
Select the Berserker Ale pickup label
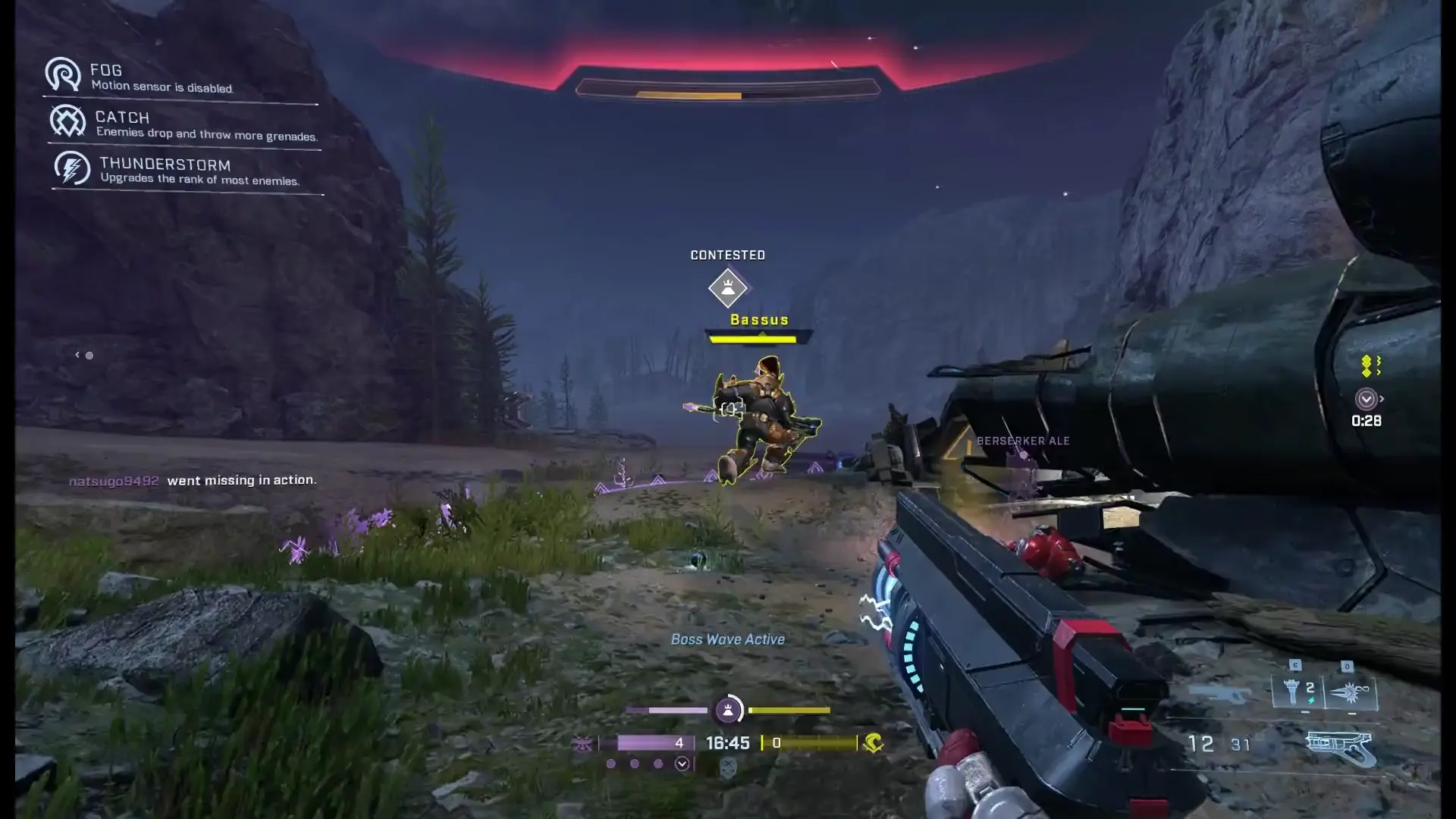pyautogui.click(x=1022, y=441)
